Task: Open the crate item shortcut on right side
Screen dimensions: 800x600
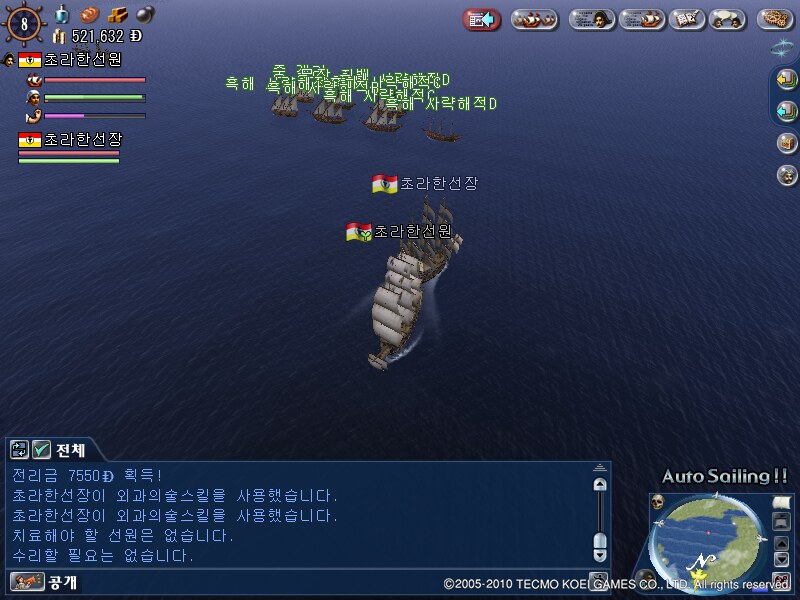Action: pyautogui.click(x=787, y=143)
